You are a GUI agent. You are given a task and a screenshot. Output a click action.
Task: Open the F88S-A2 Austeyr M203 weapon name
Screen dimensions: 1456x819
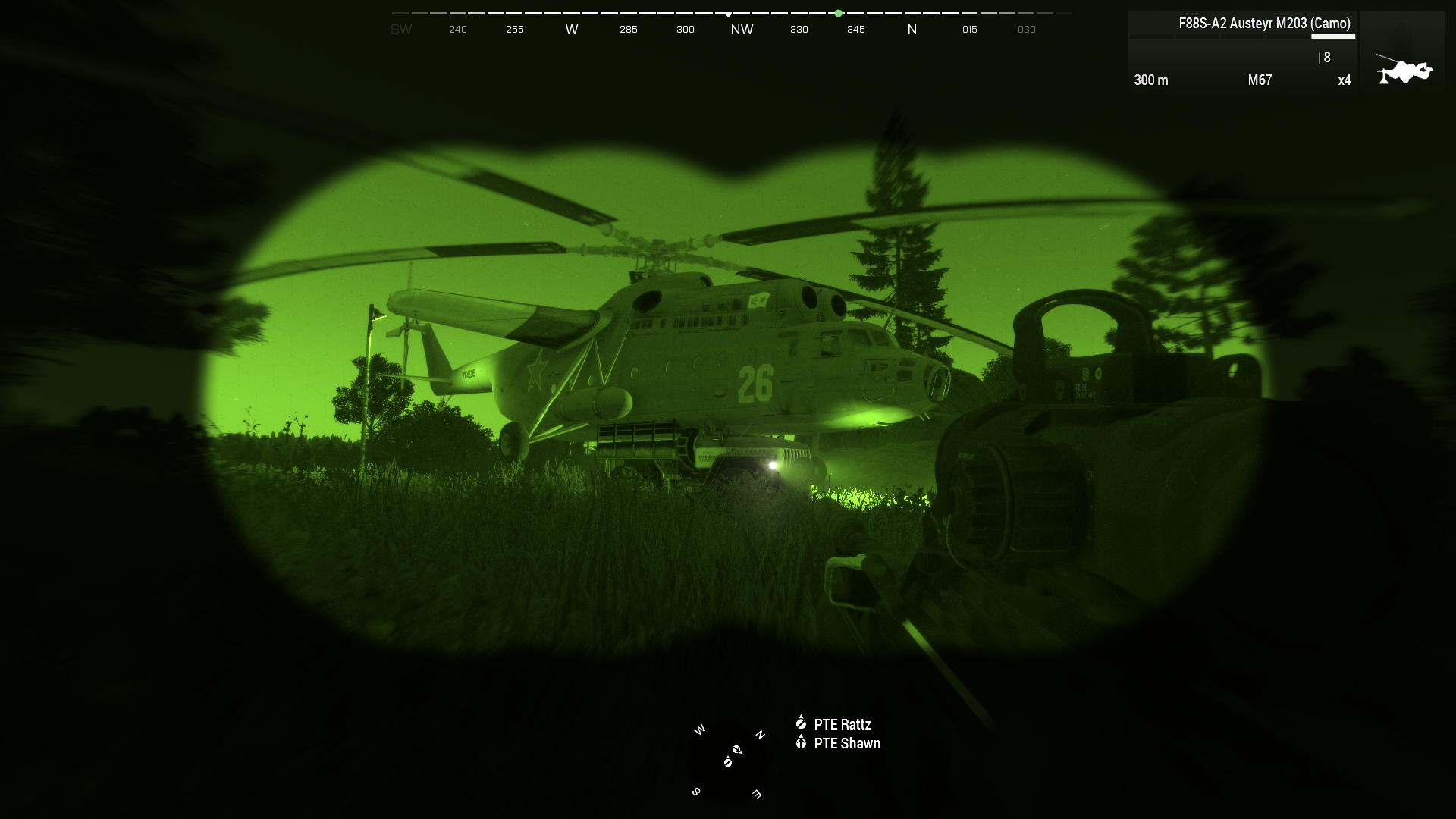pyautogui.click(x=1263, y=24)
